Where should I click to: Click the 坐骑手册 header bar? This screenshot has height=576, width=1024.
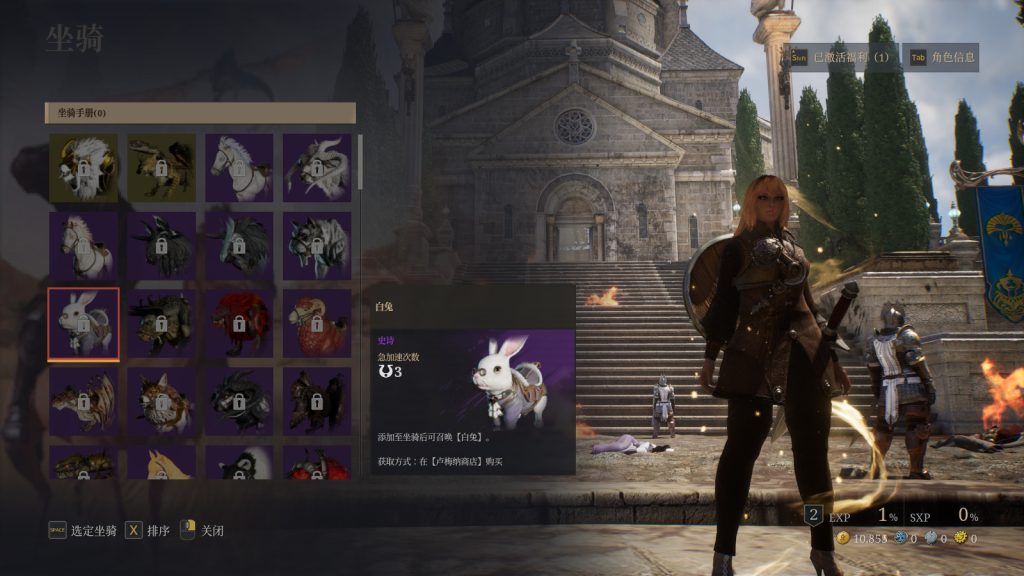(x=200, y=113)
